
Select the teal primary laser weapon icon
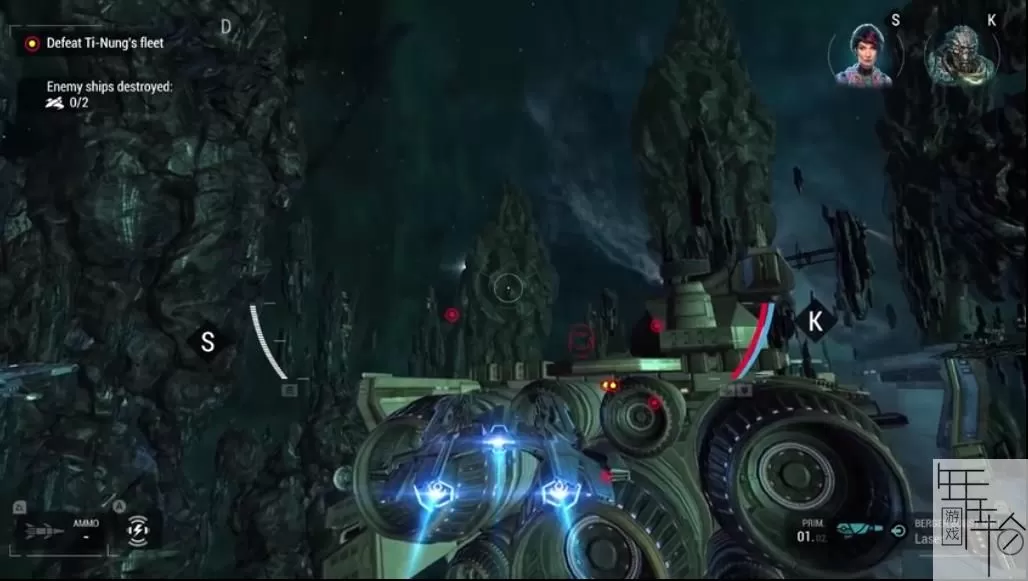[x=859, y=530]
